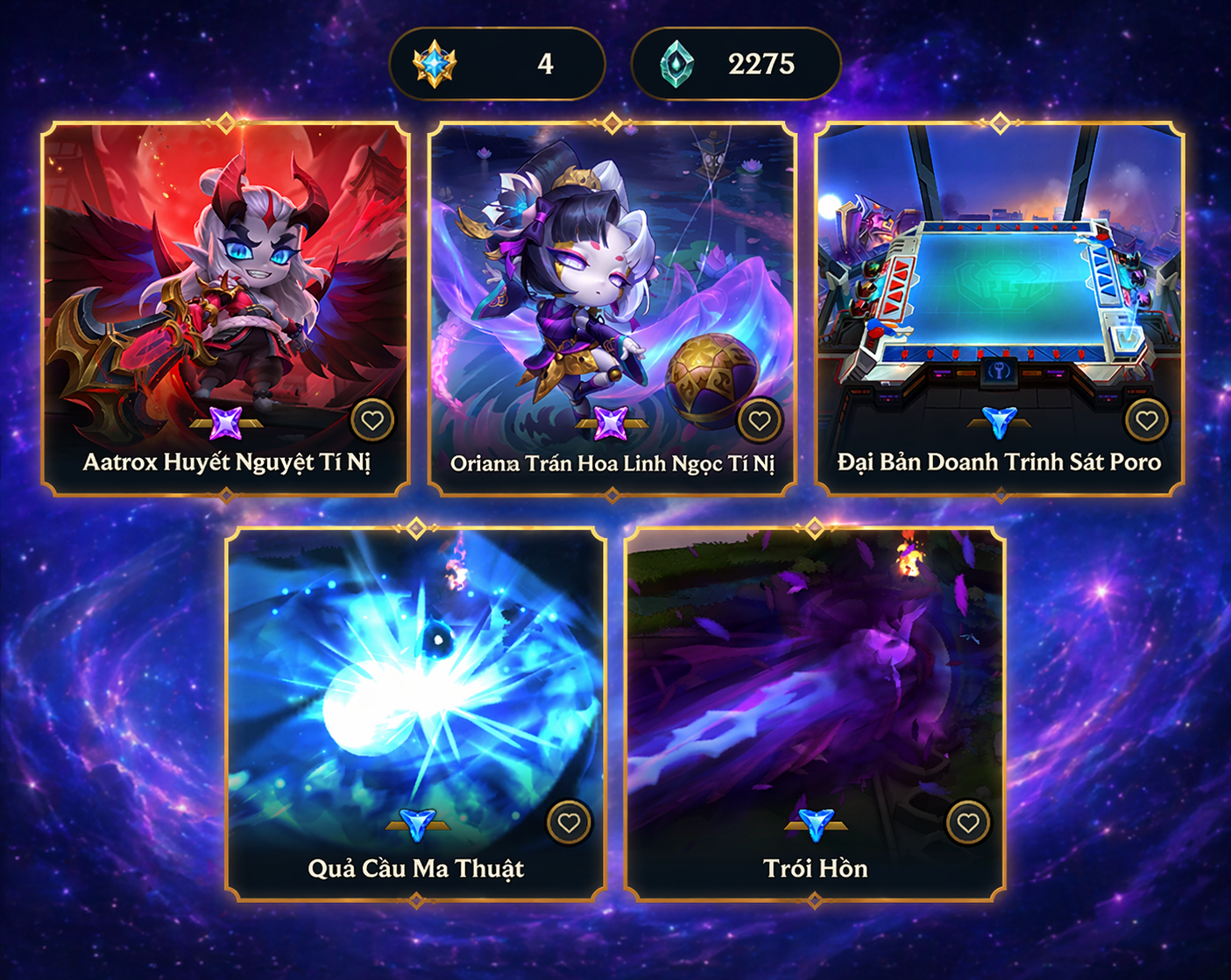Click the blue star currency icon
1231x980 pixels.
(x=437, y=62)
